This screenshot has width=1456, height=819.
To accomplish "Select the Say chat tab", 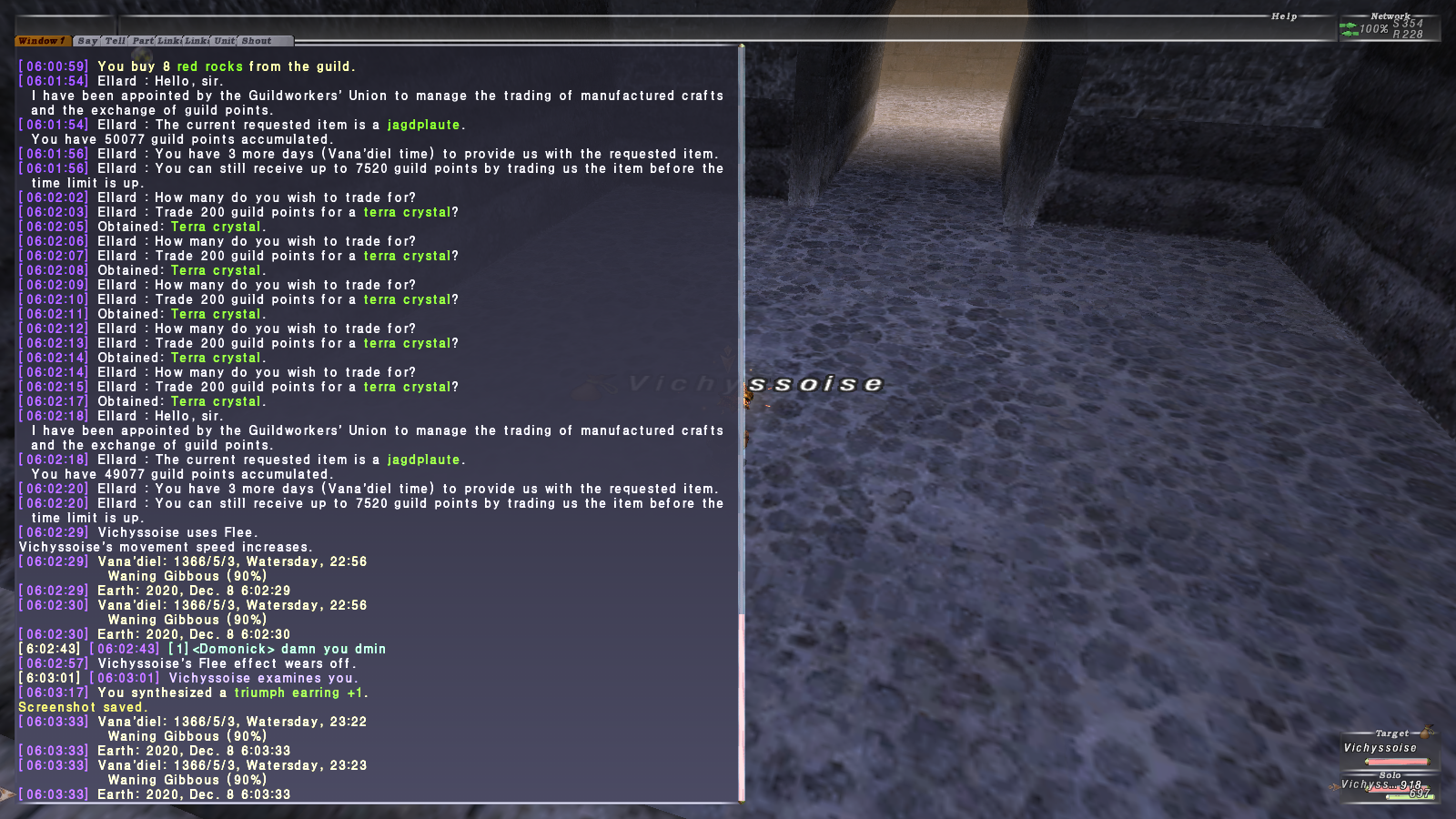I will pyautogui.click(x=87, y=41).
